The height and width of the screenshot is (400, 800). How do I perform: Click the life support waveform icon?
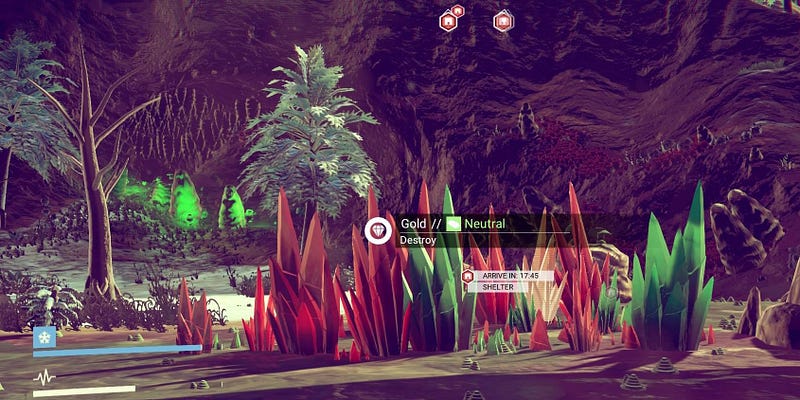pyautogui.click(x=45, y=378)
